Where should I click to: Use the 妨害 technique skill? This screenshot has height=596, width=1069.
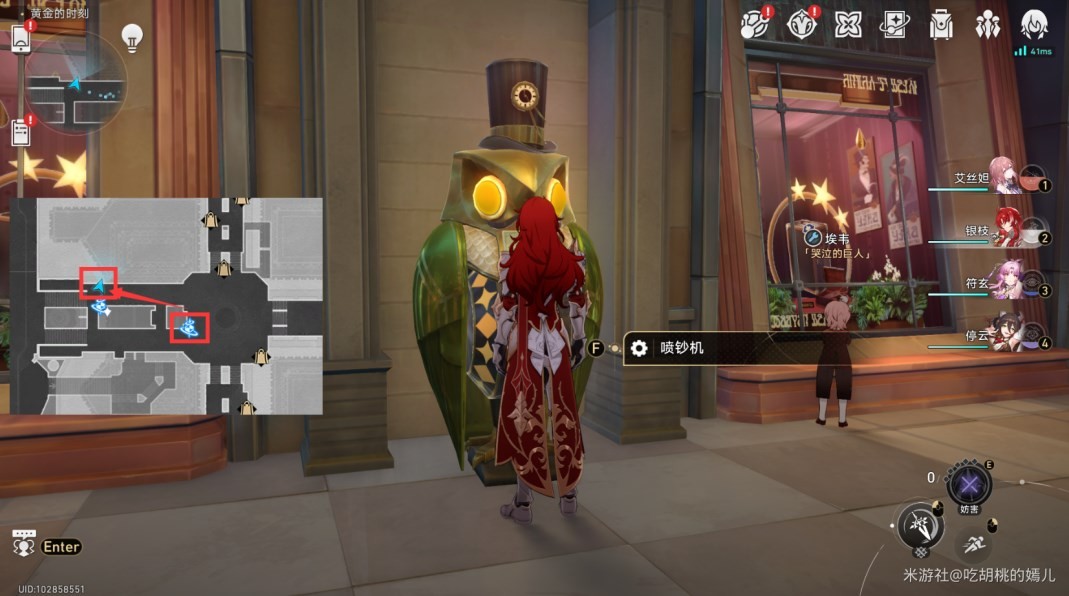(968, 486)
